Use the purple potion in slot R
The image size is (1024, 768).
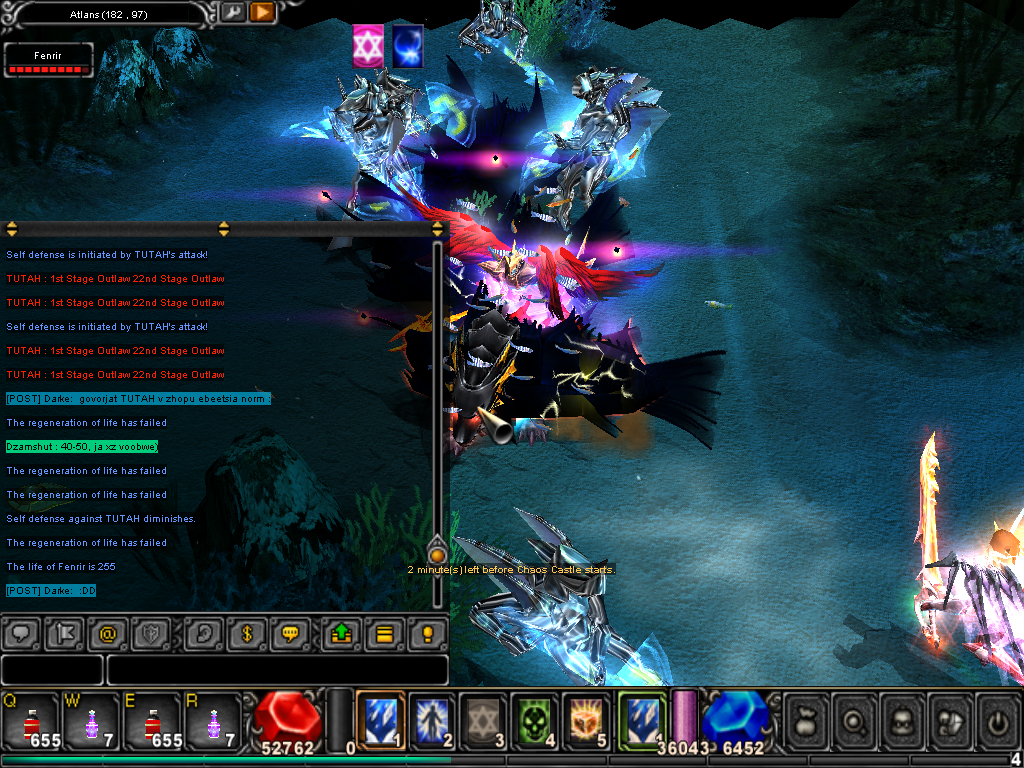[212, 718]
